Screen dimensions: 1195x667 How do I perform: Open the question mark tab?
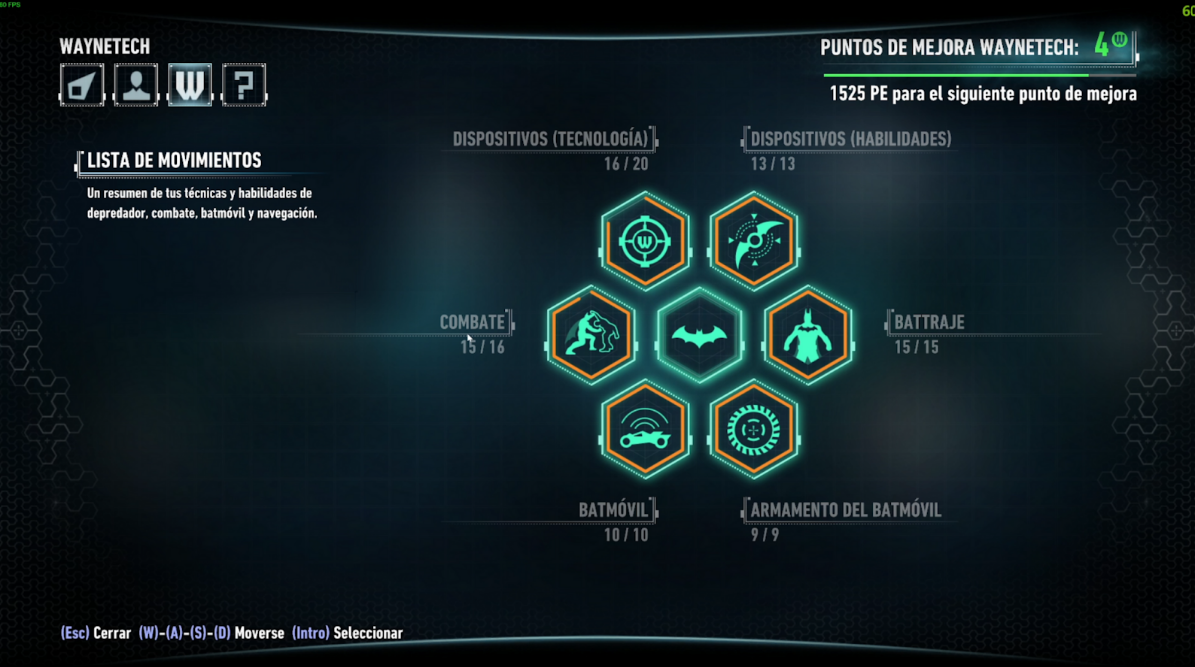pyautogui.click(x=244, y=85)
